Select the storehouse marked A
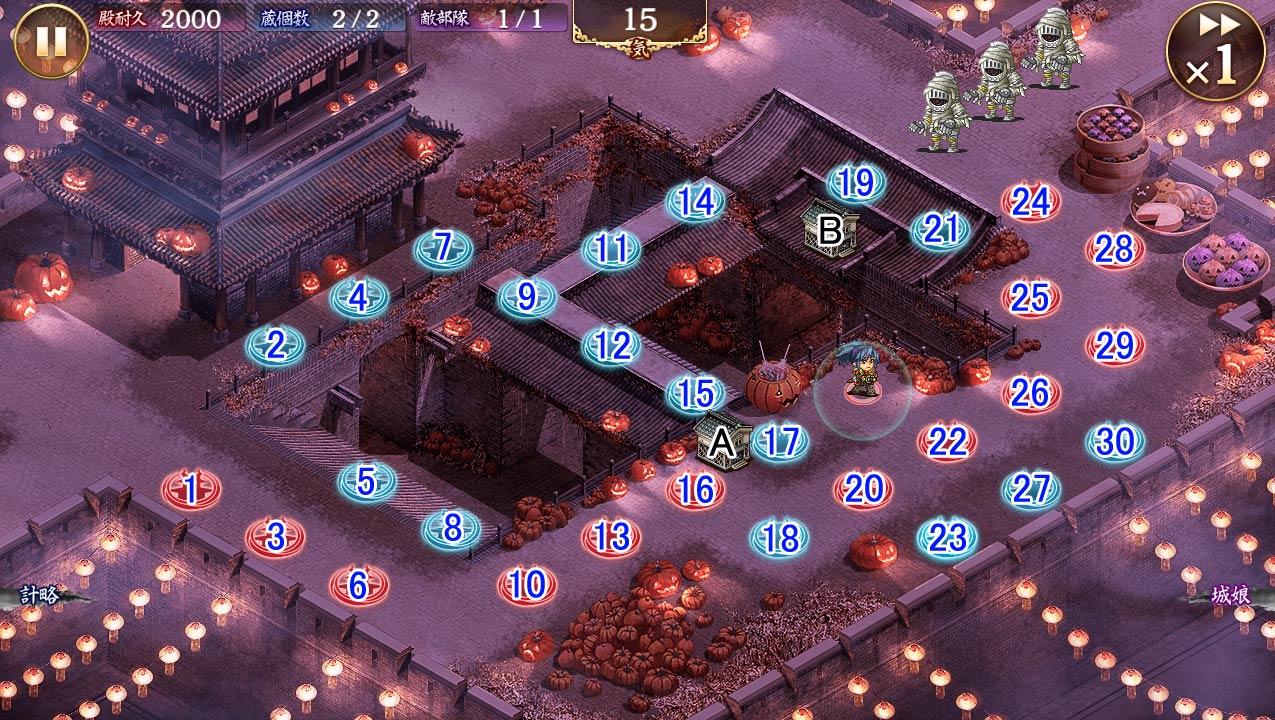Viewport: 1275px width, 720px height. click(x=723, y=443)
